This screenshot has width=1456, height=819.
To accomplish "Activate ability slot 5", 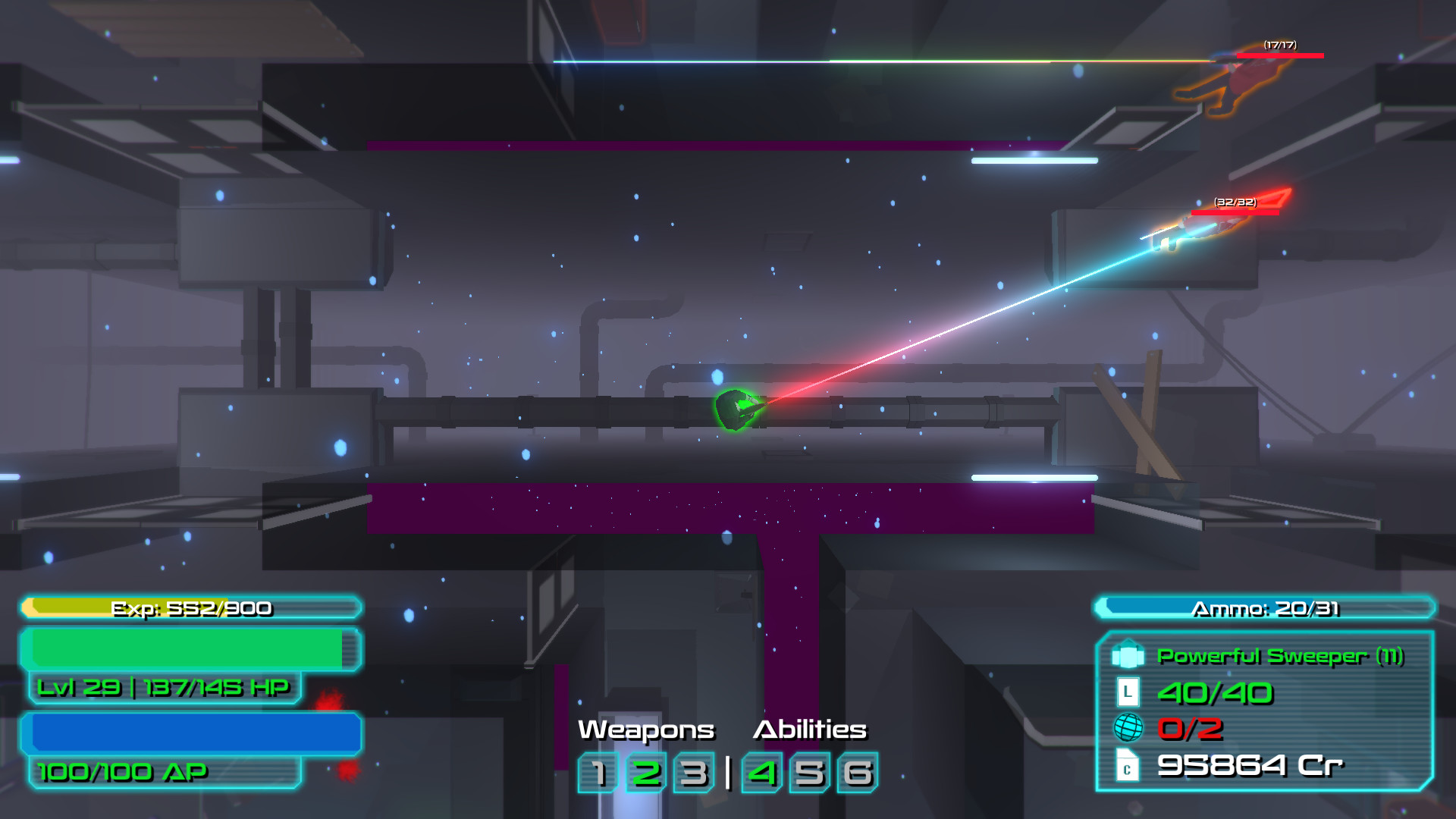I will point(810,774).
